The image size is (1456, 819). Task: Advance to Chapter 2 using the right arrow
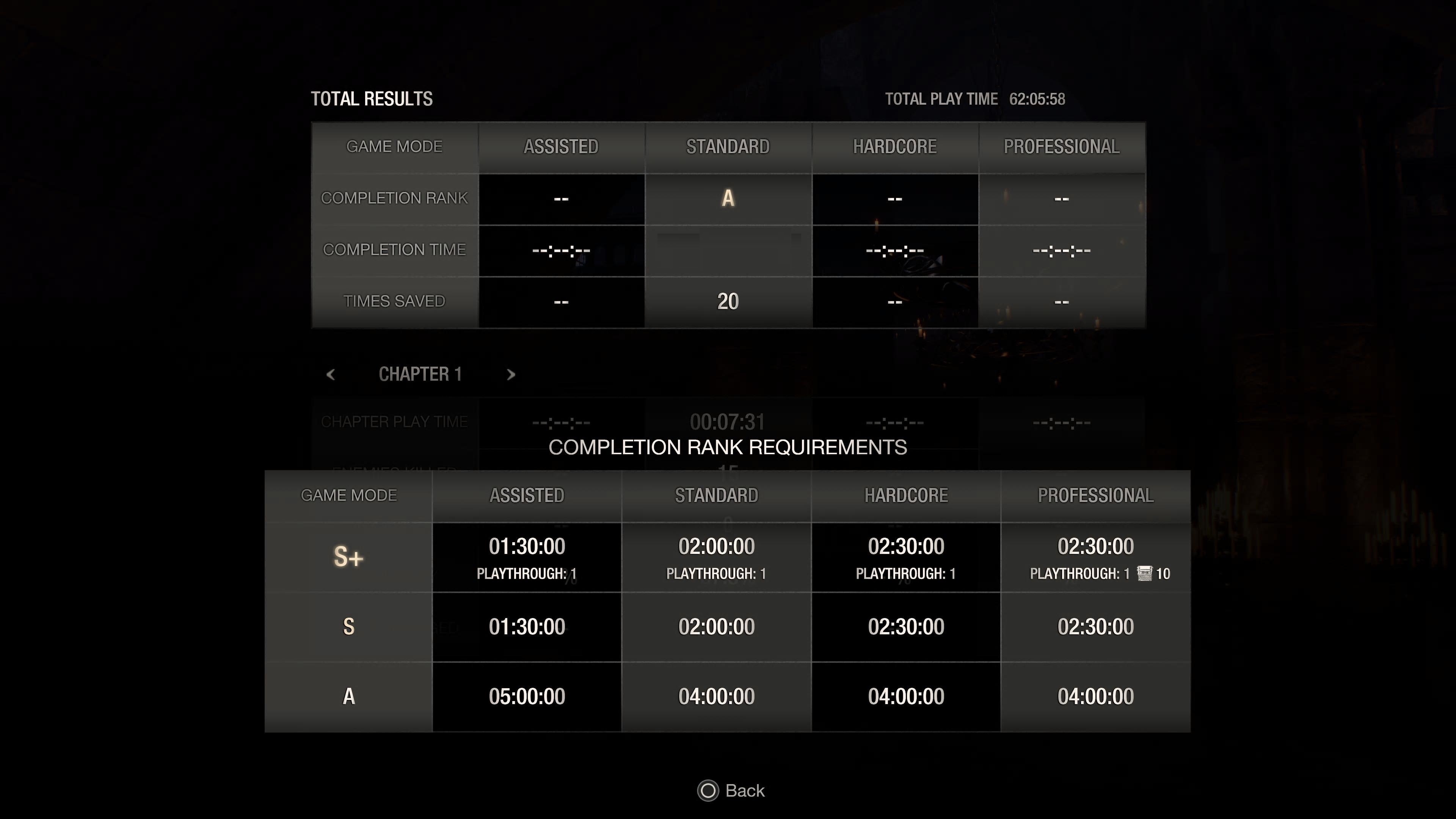(x=511, y=374)
